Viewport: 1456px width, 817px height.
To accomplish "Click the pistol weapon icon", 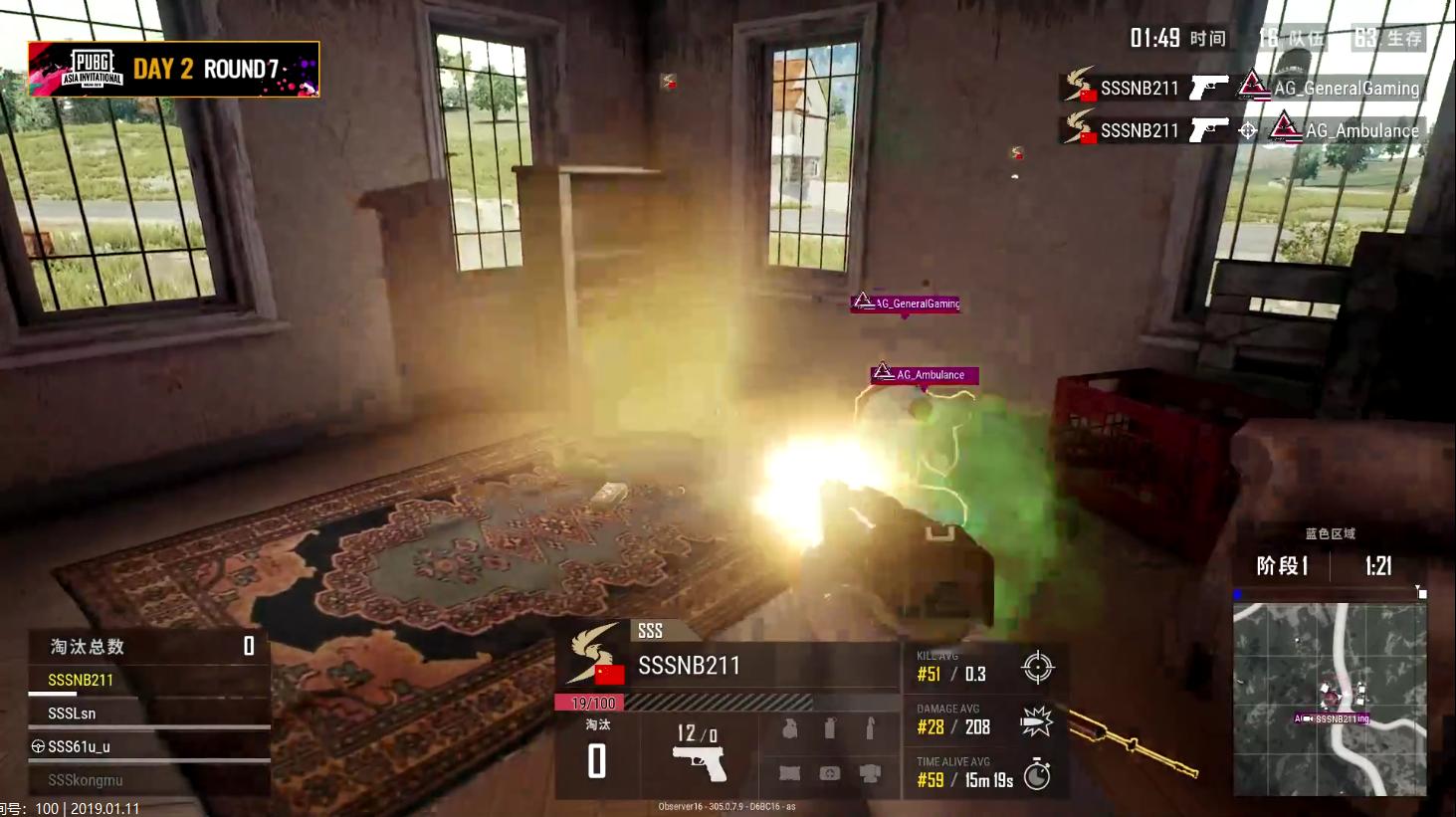I will pyautogui.click(x=700, y=763).
